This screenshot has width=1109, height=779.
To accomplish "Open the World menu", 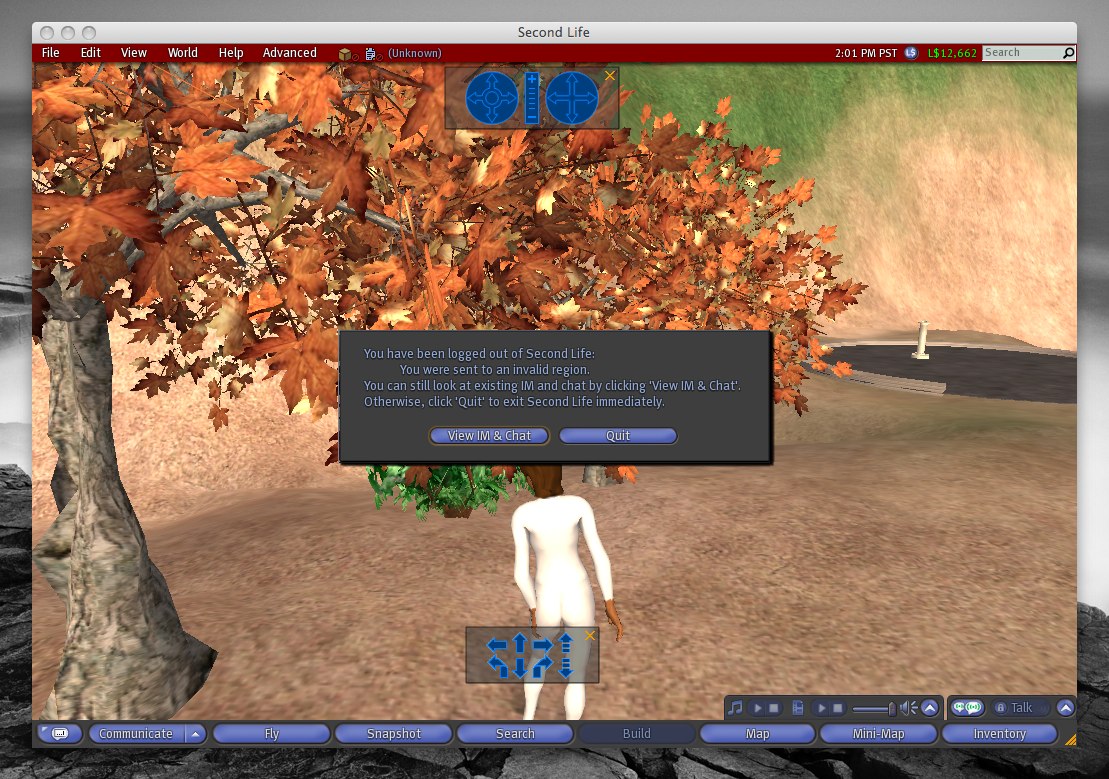I will [182, 53].
